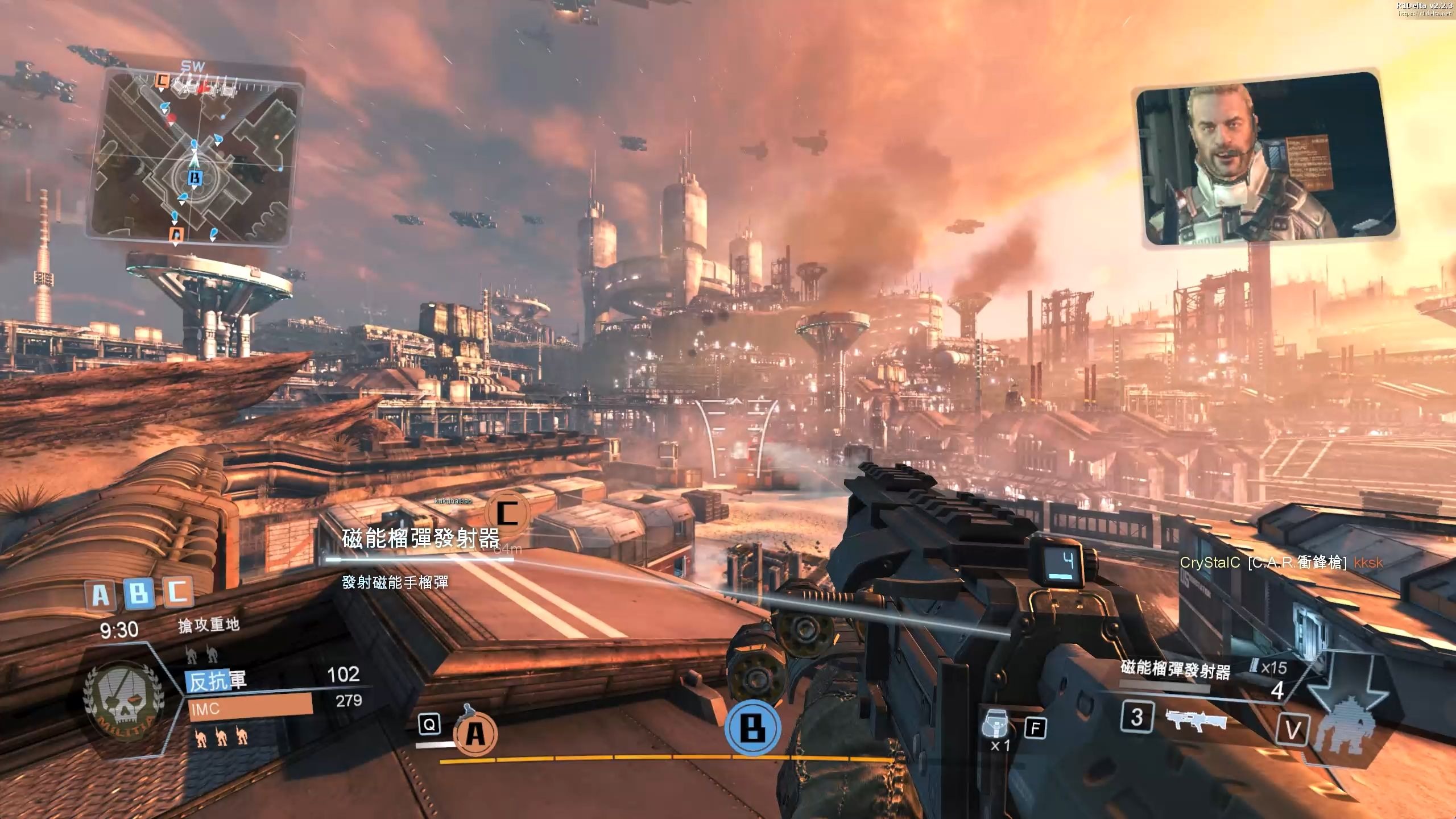This screenshot has height=819, width=1456.
Task: Click the orange hardpoint C objective marker
Action: point(507,513)
